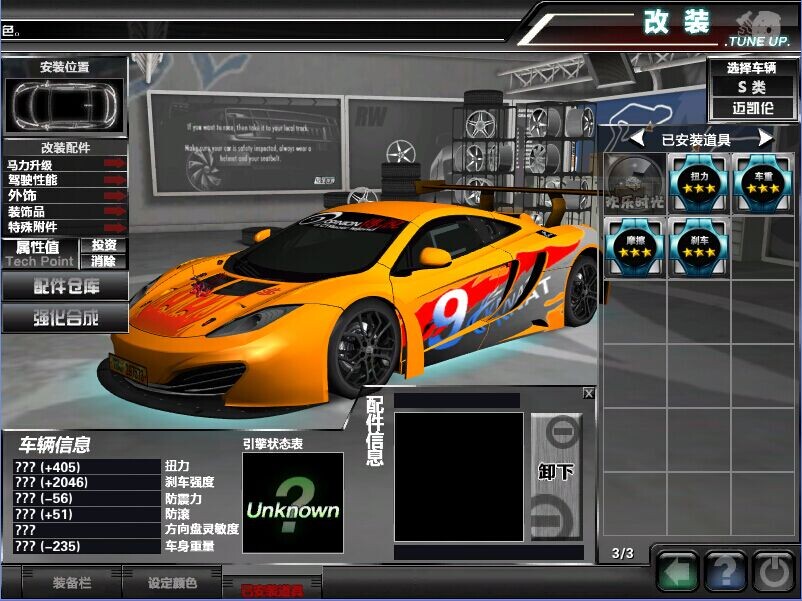Open the 强化合成 enhance and combine menu

[65, 318]
